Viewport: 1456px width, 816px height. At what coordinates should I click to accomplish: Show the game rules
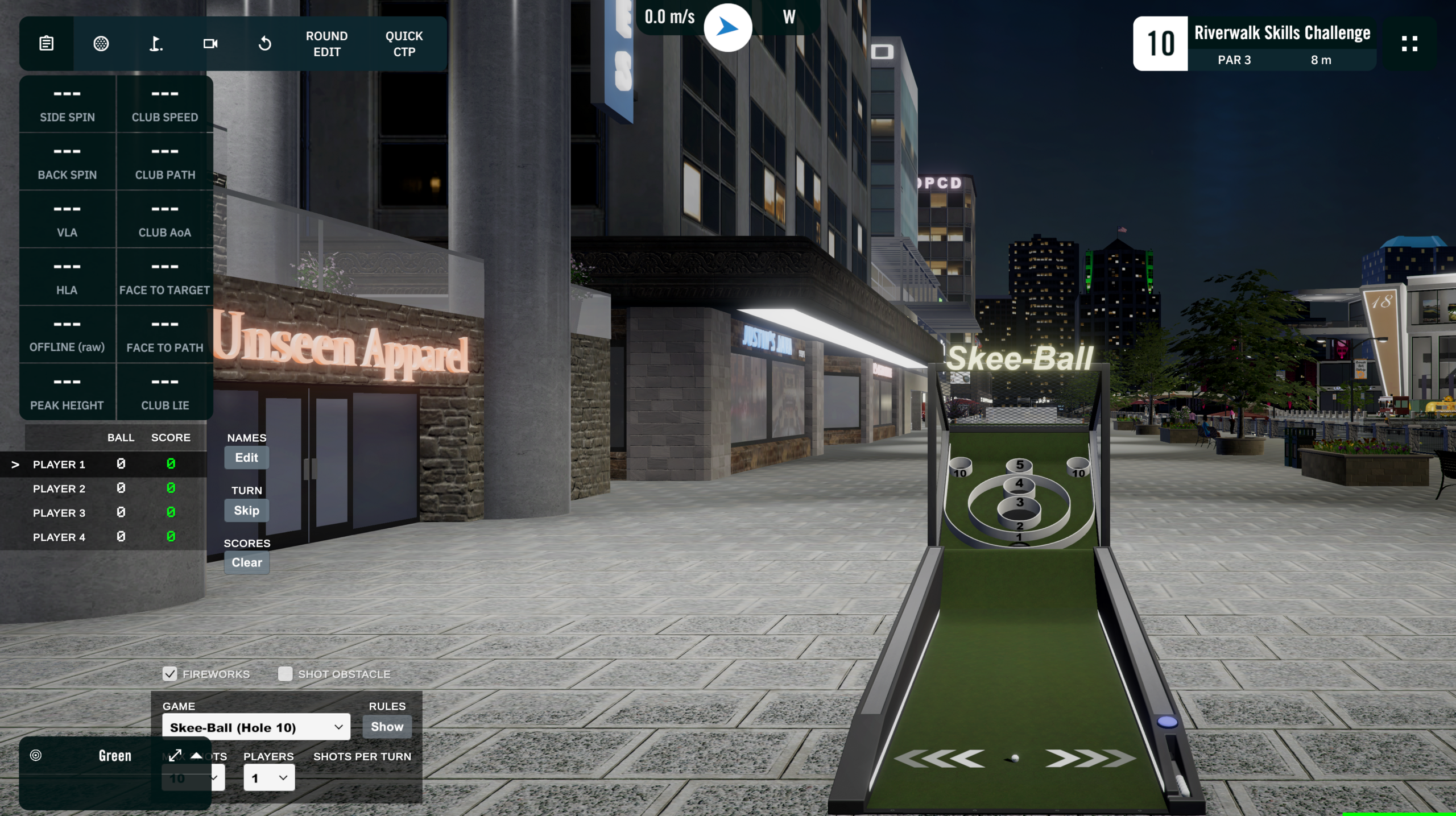click(x=387, y=727)
